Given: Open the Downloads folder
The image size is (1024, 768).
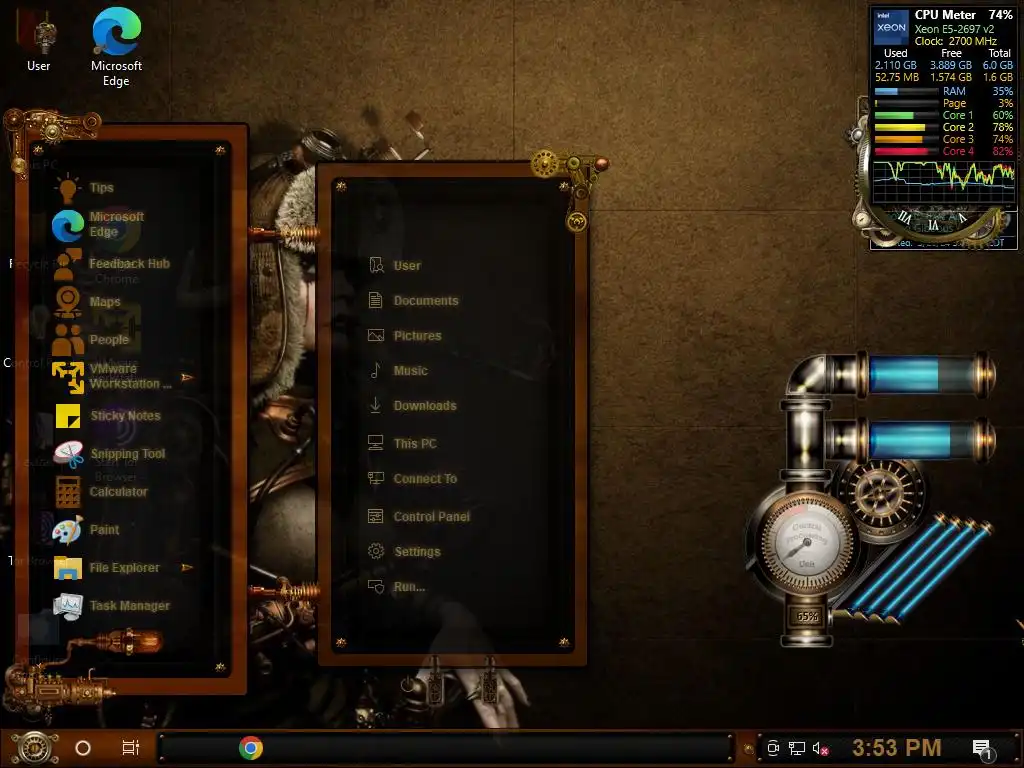Looking at the screenshot, I should click(x=424, y=406).
